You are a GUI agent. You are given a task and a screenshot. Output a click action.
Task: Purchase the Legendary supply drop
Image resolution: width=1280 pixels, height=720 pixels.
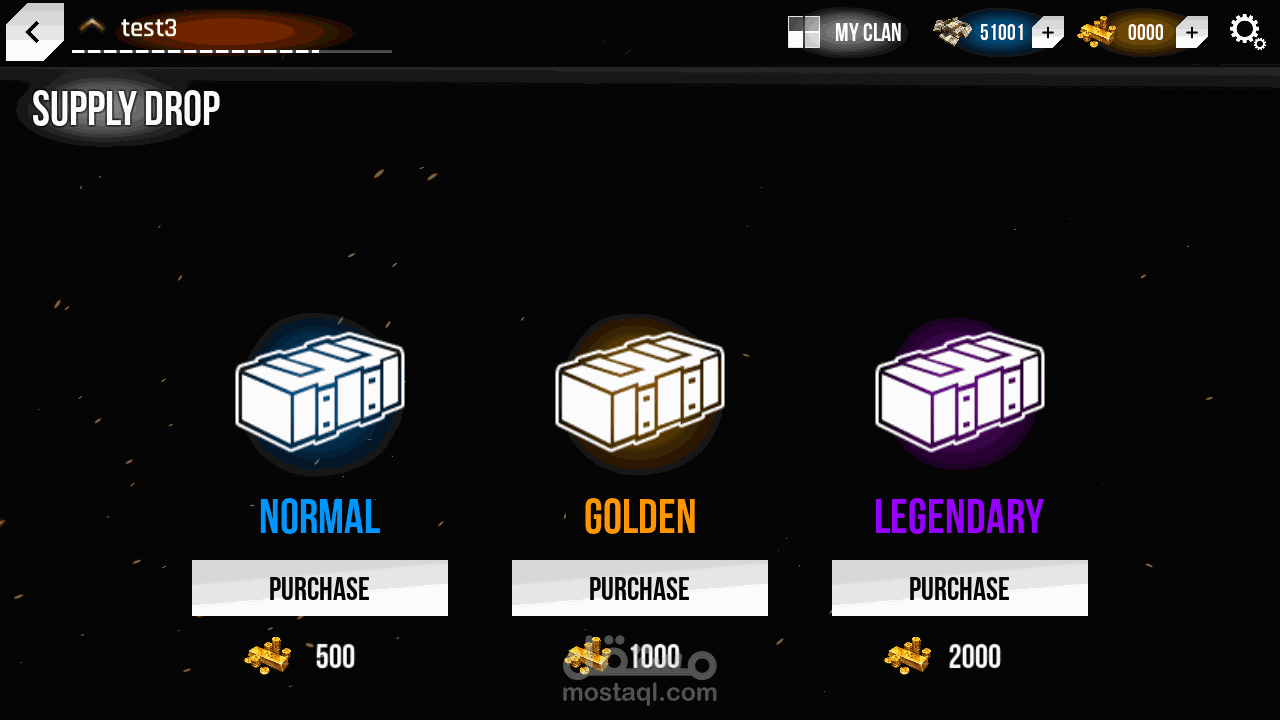[959, 588]
